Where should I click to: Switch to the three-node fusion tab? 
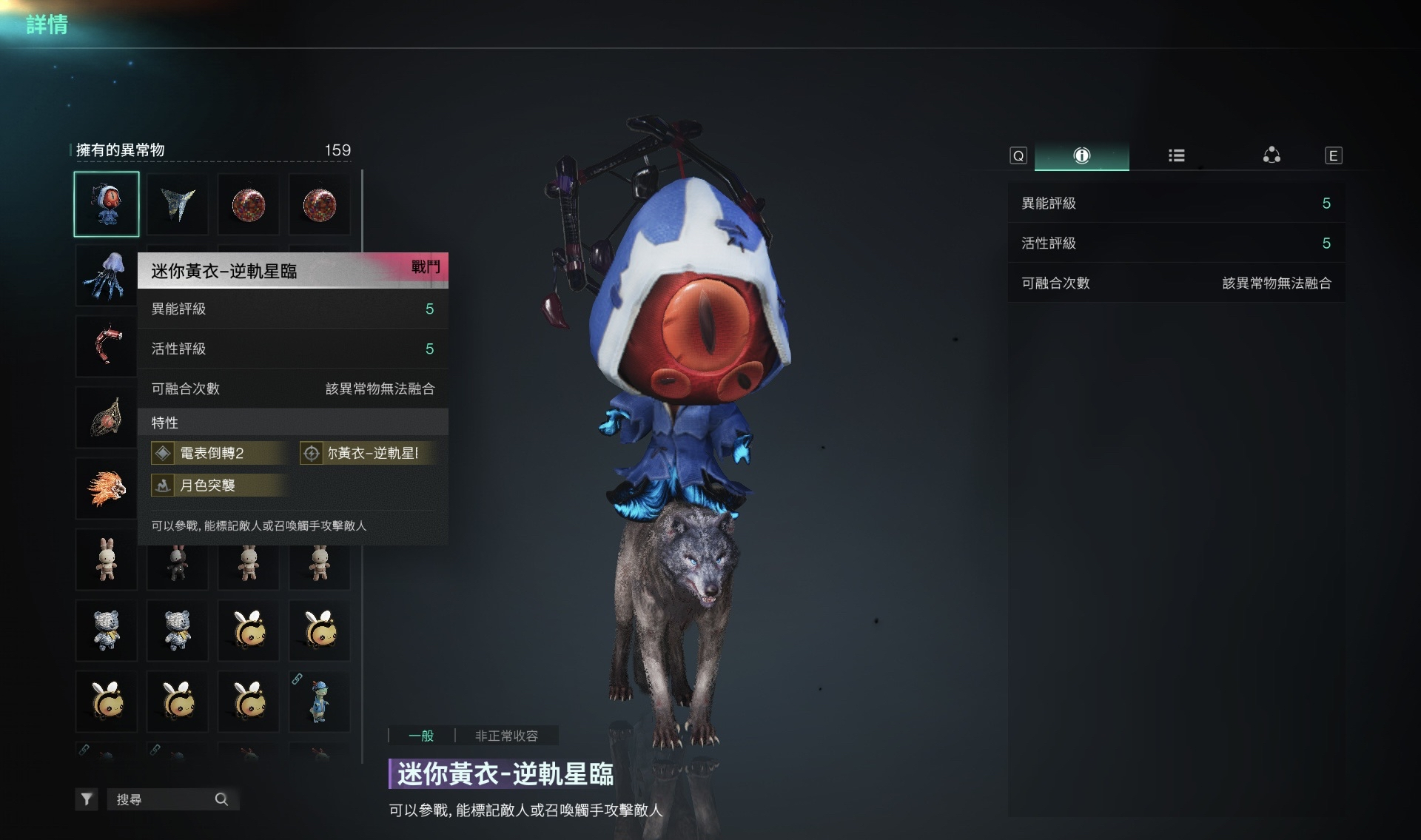pos(1271,155)
